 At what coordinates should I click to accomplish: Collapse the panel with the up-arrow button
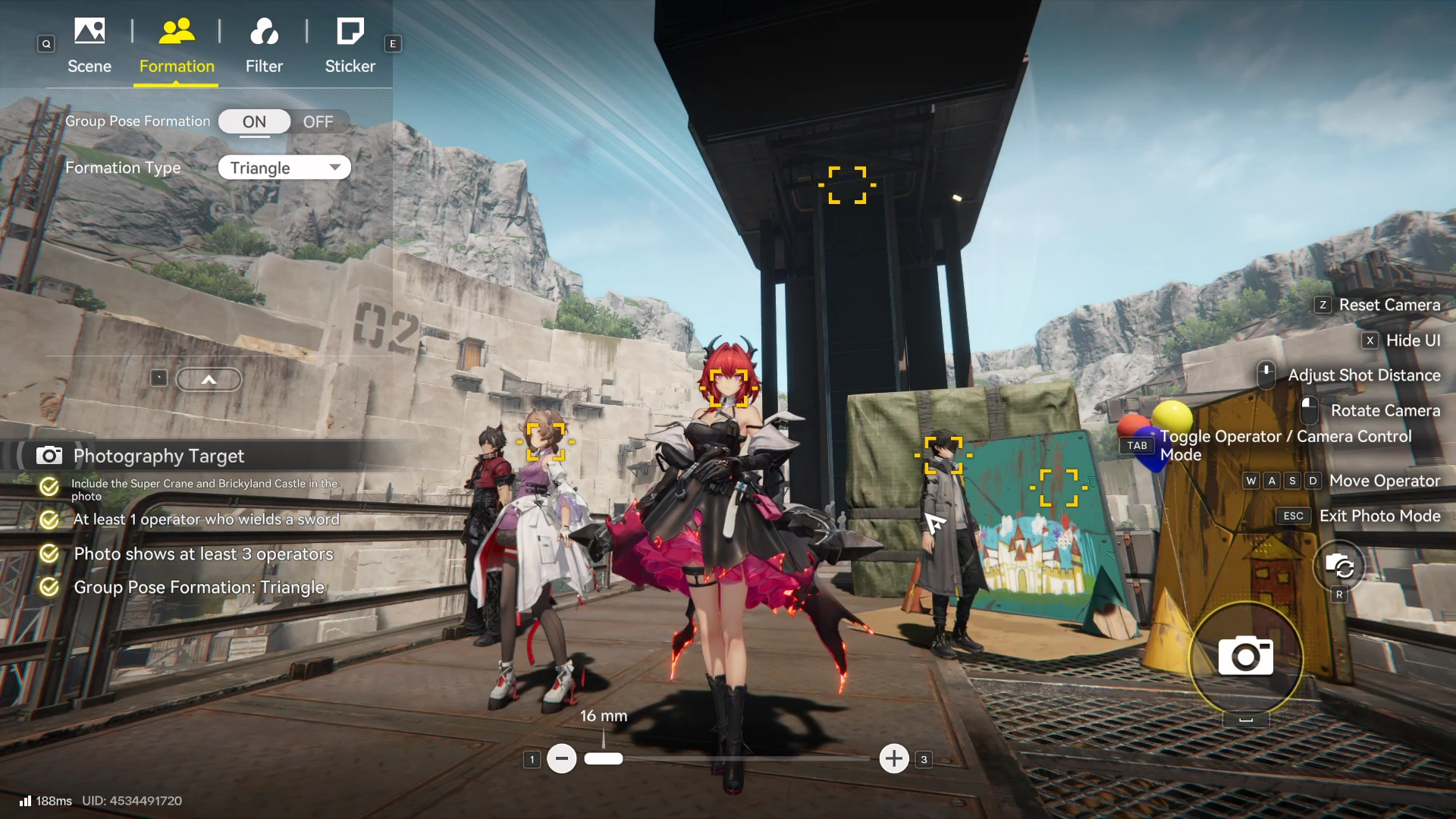(x=209, y=379)
